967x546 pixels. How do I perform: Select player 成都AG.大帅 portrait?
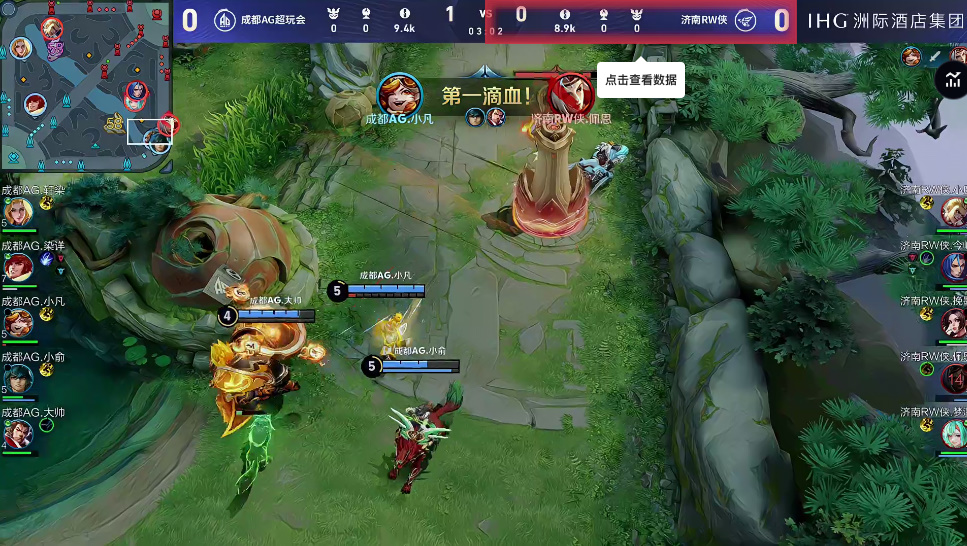pos(18,434)
